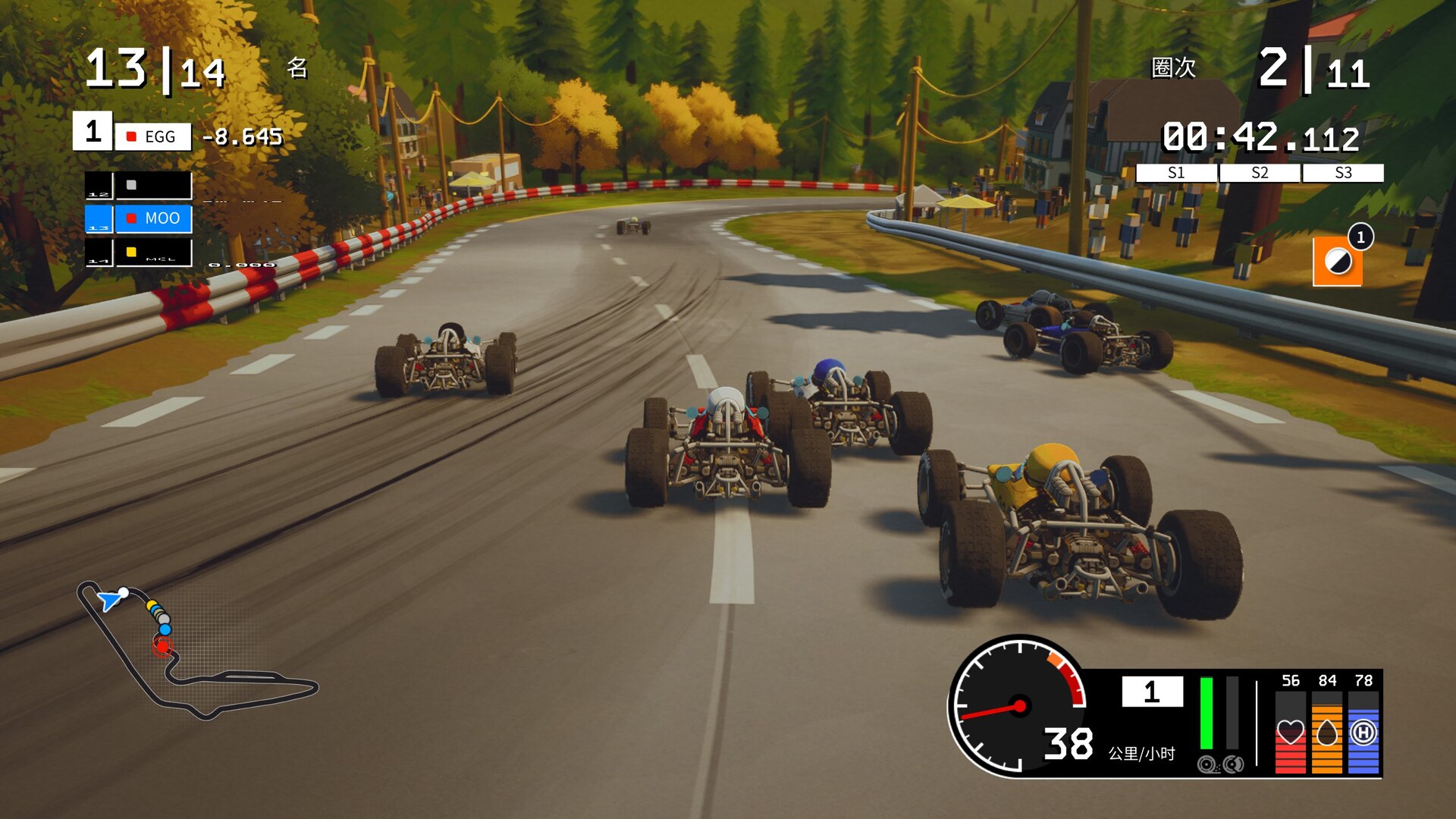
Task: Click the red heart condition icon
Action: 1290,733
